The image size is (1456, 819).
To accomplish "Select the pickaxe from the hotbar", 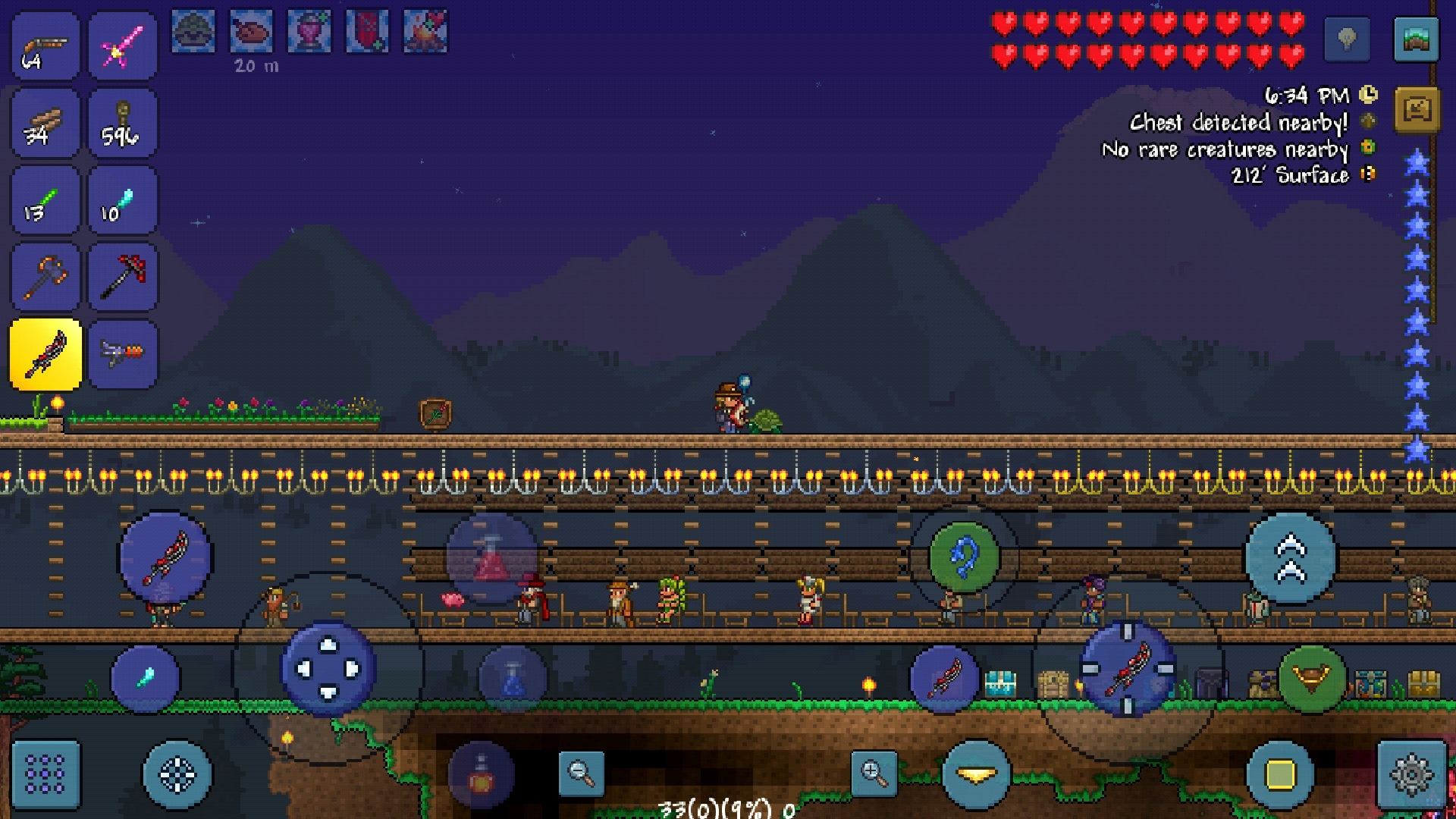I will (123, 277).
